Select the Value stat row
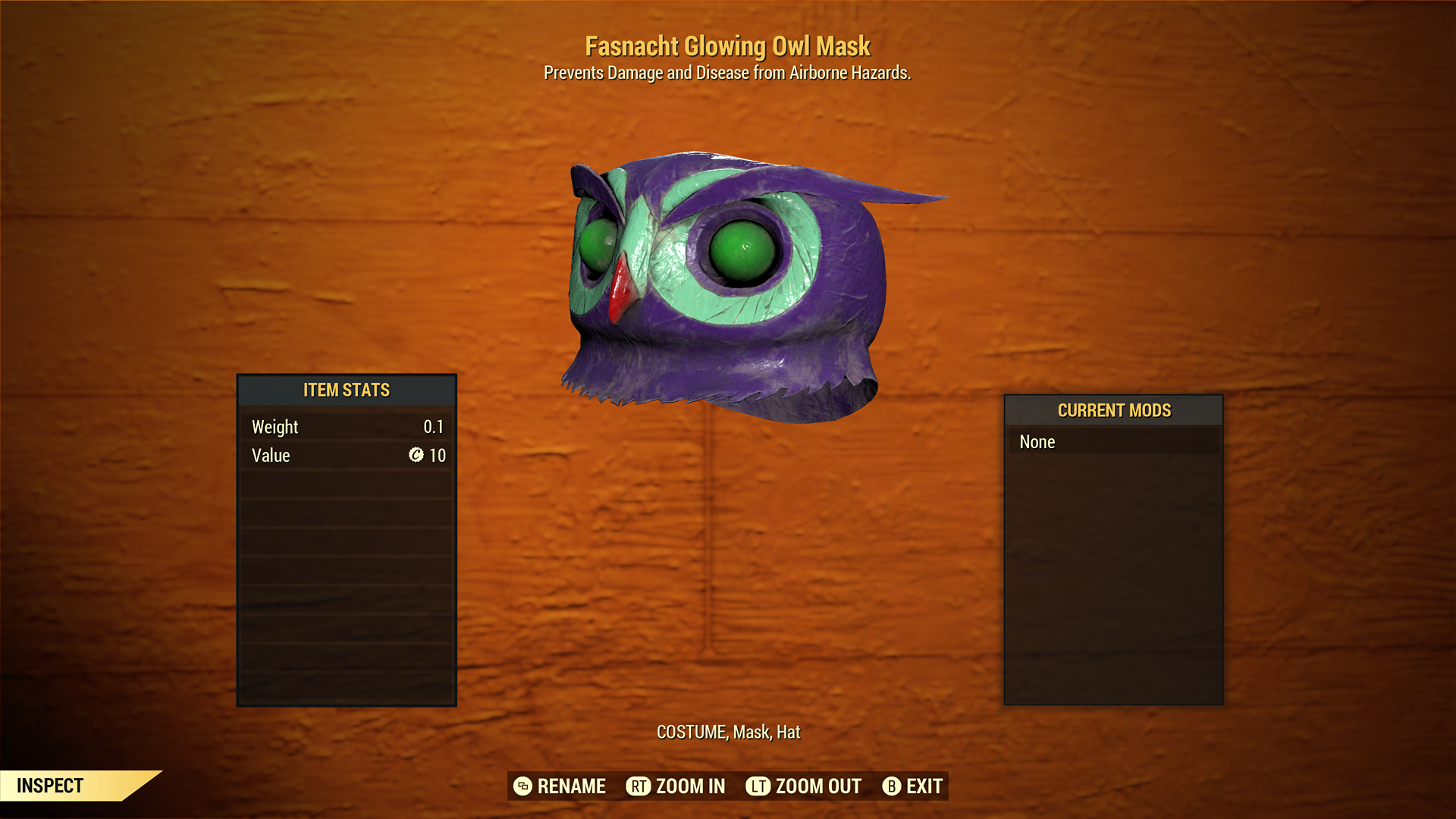This screenshot has height=819, width=1456. tap(346, 456)
